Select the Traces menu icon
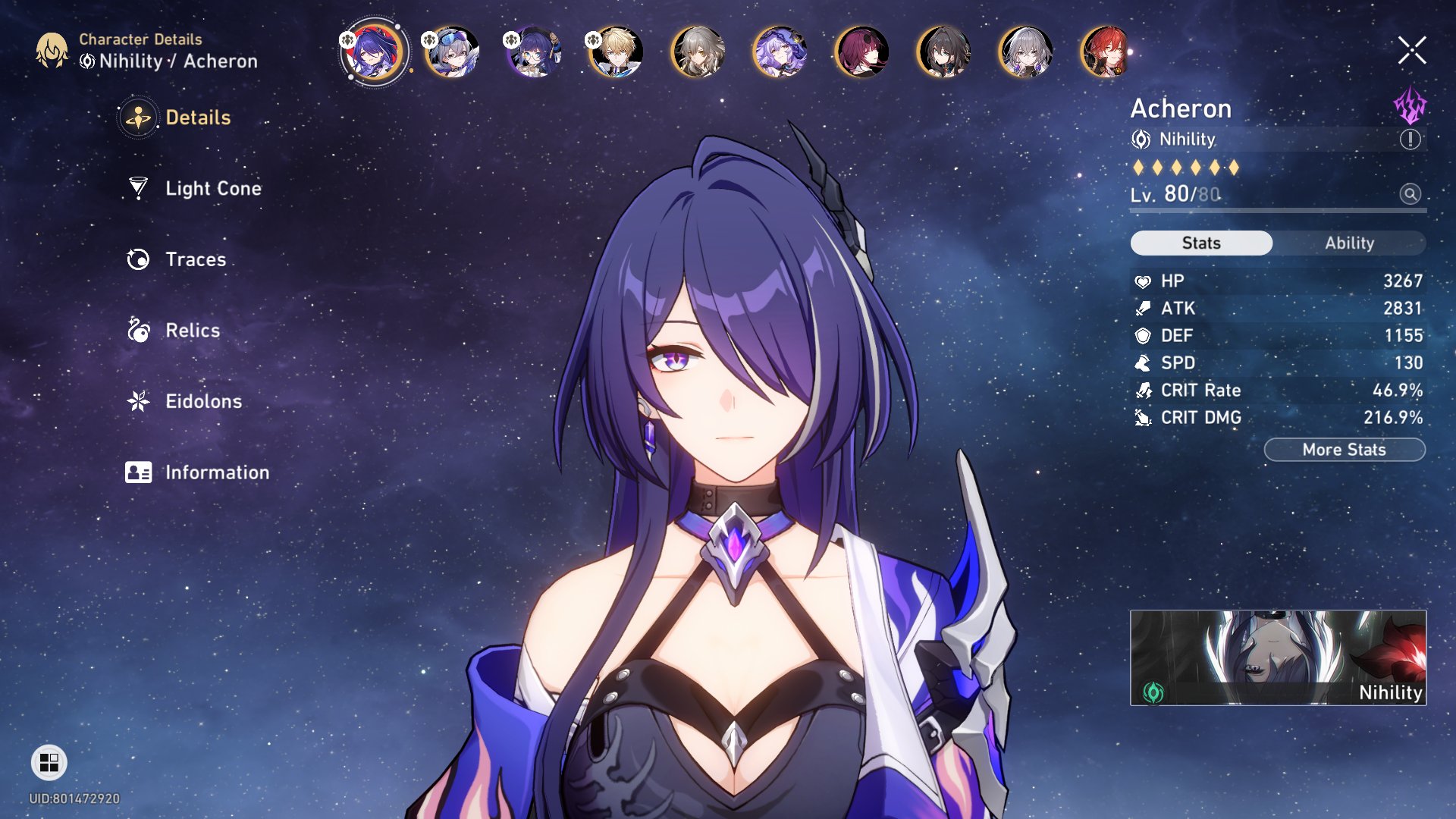 click(137, 259)
